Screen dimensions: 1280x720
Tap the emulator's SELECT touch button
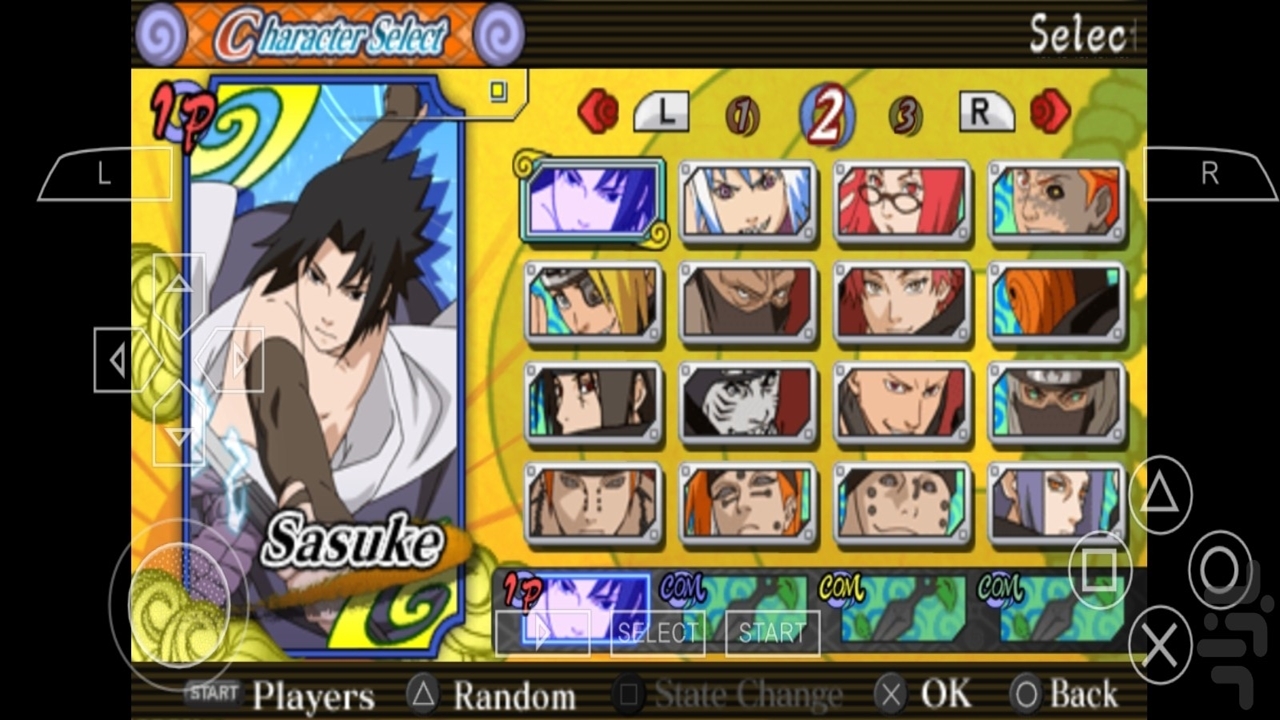tap(657, 632)
